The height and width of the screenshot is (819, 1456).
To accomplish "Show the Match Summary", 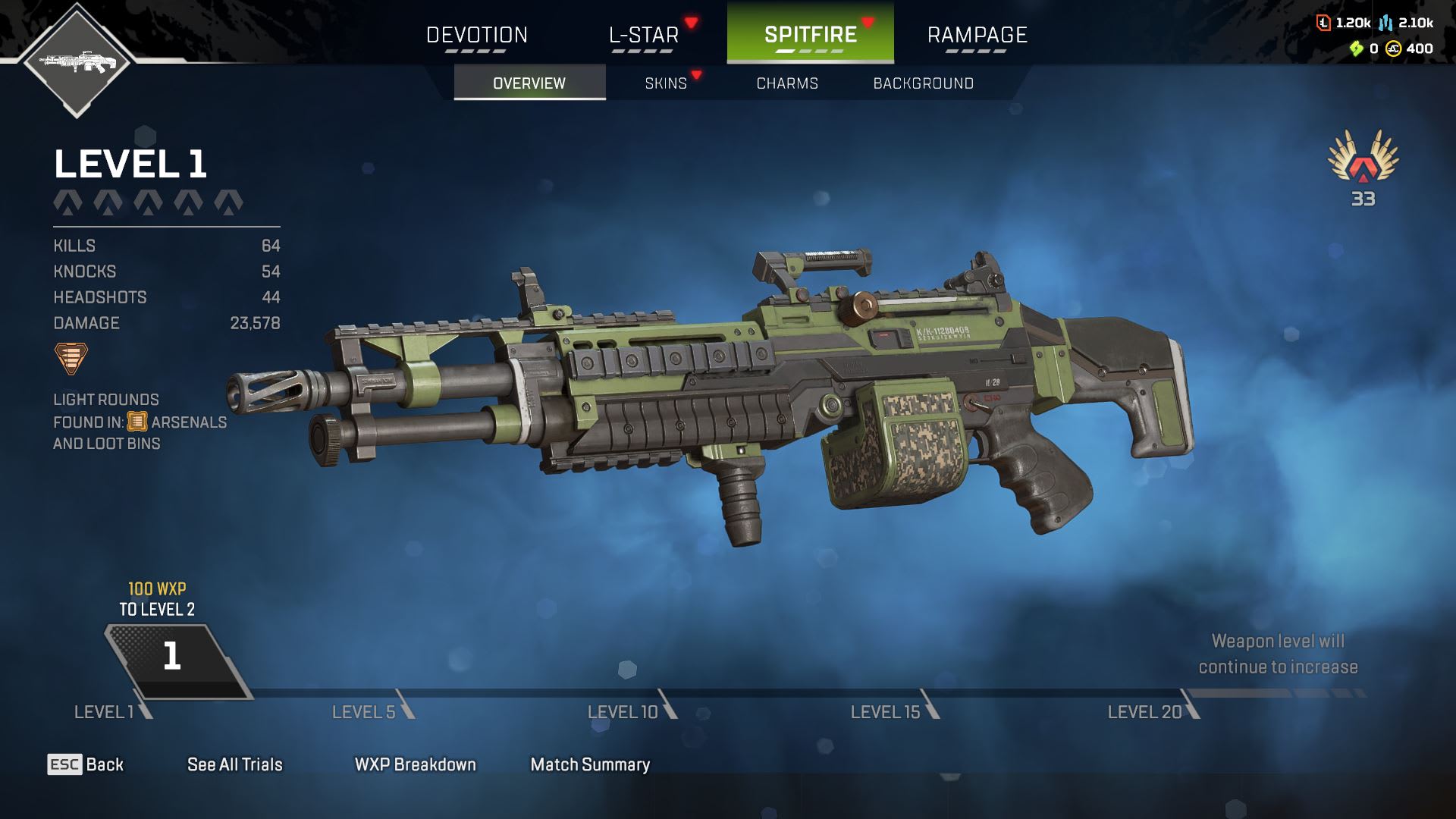I will tap(590, 764).
